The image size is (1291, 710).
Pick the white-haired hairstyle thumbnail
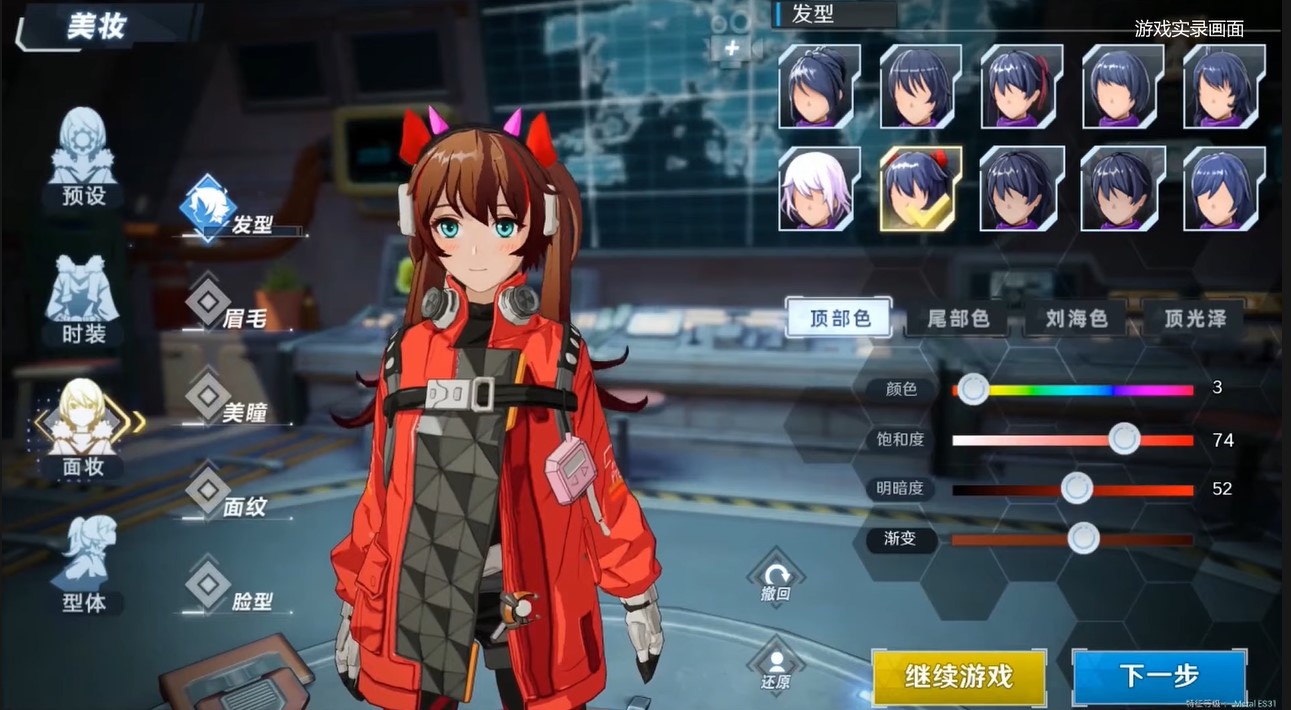tap(819, 188)
